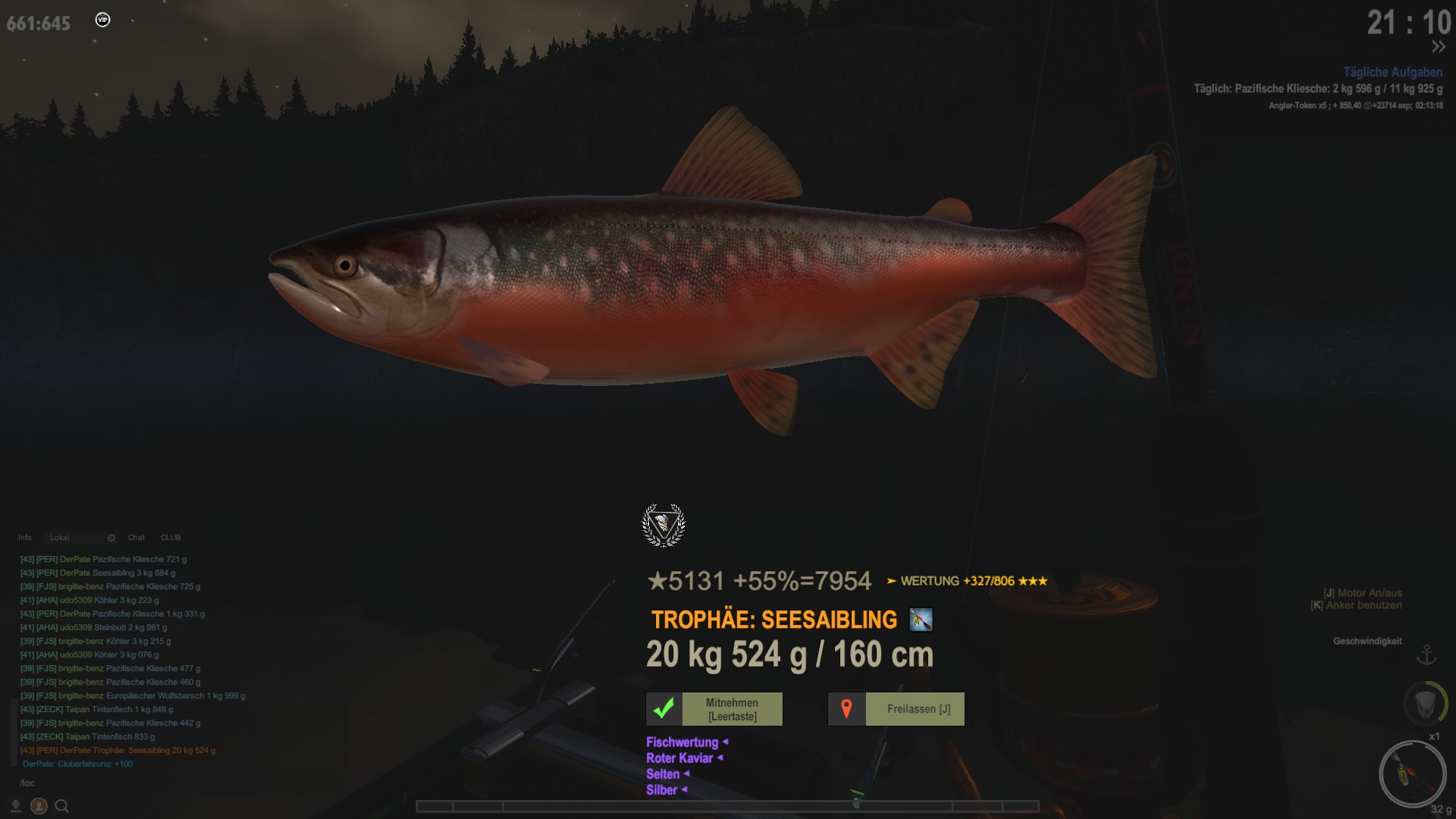Switch to the Chat tab

(x=136, y=538)
